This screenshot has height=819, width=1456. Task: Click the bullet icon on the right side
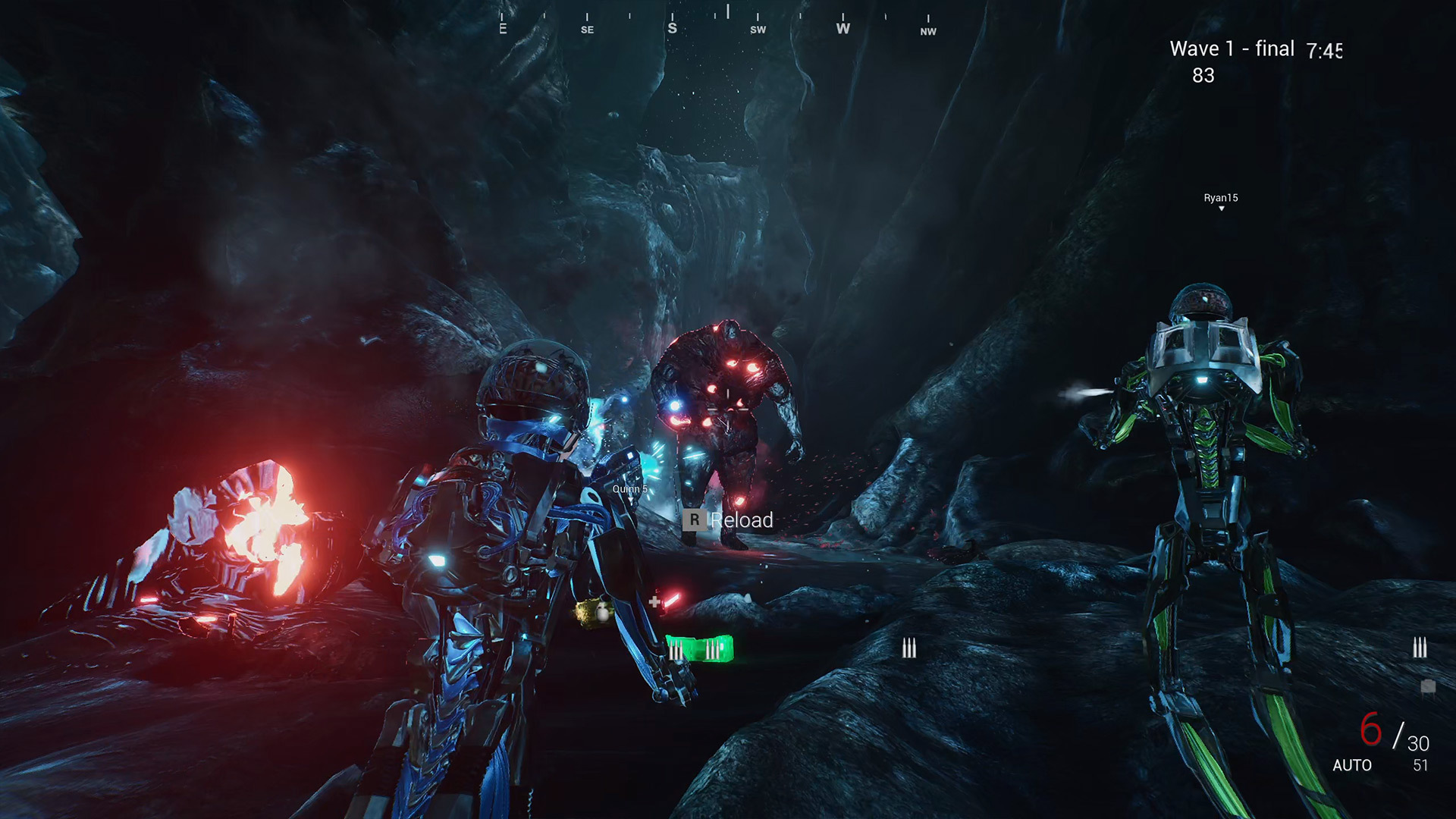(1419, 647)
